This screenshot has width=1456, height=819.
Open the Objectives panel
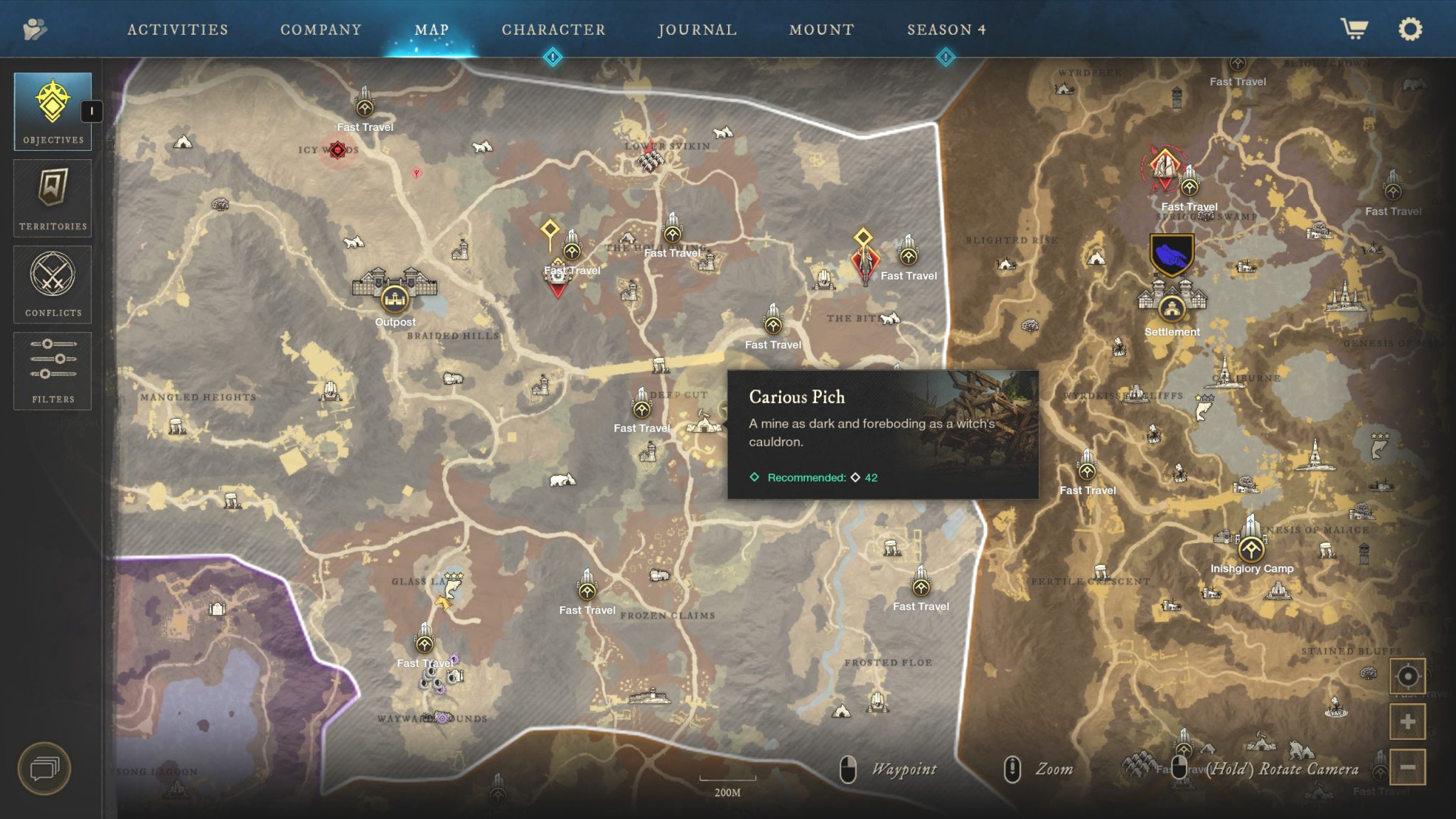tap(52, 110)
